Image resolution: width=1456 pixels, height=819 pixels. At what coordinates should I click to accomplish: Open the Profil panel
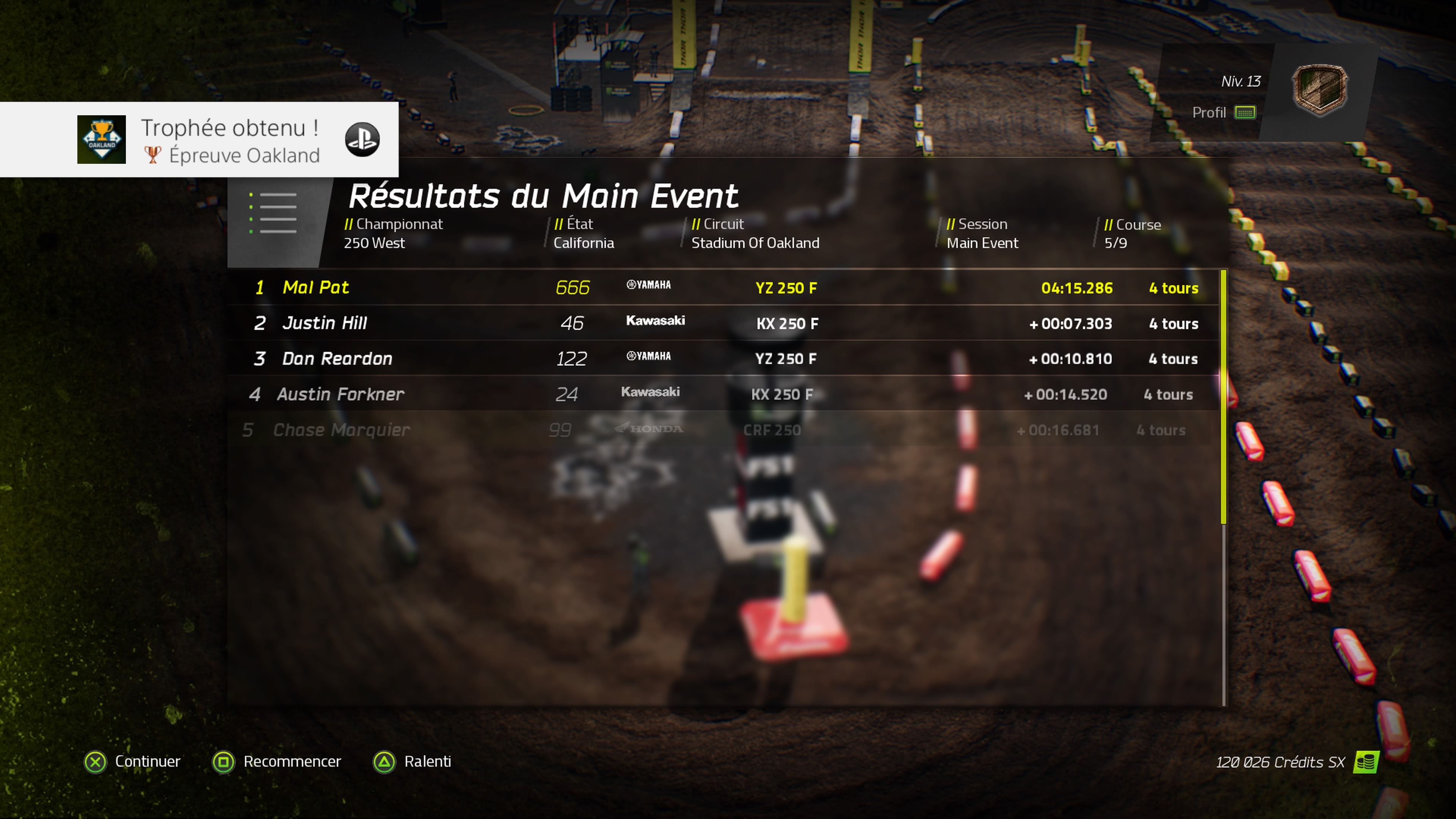pyautogui.click(x=1224, y=113)
